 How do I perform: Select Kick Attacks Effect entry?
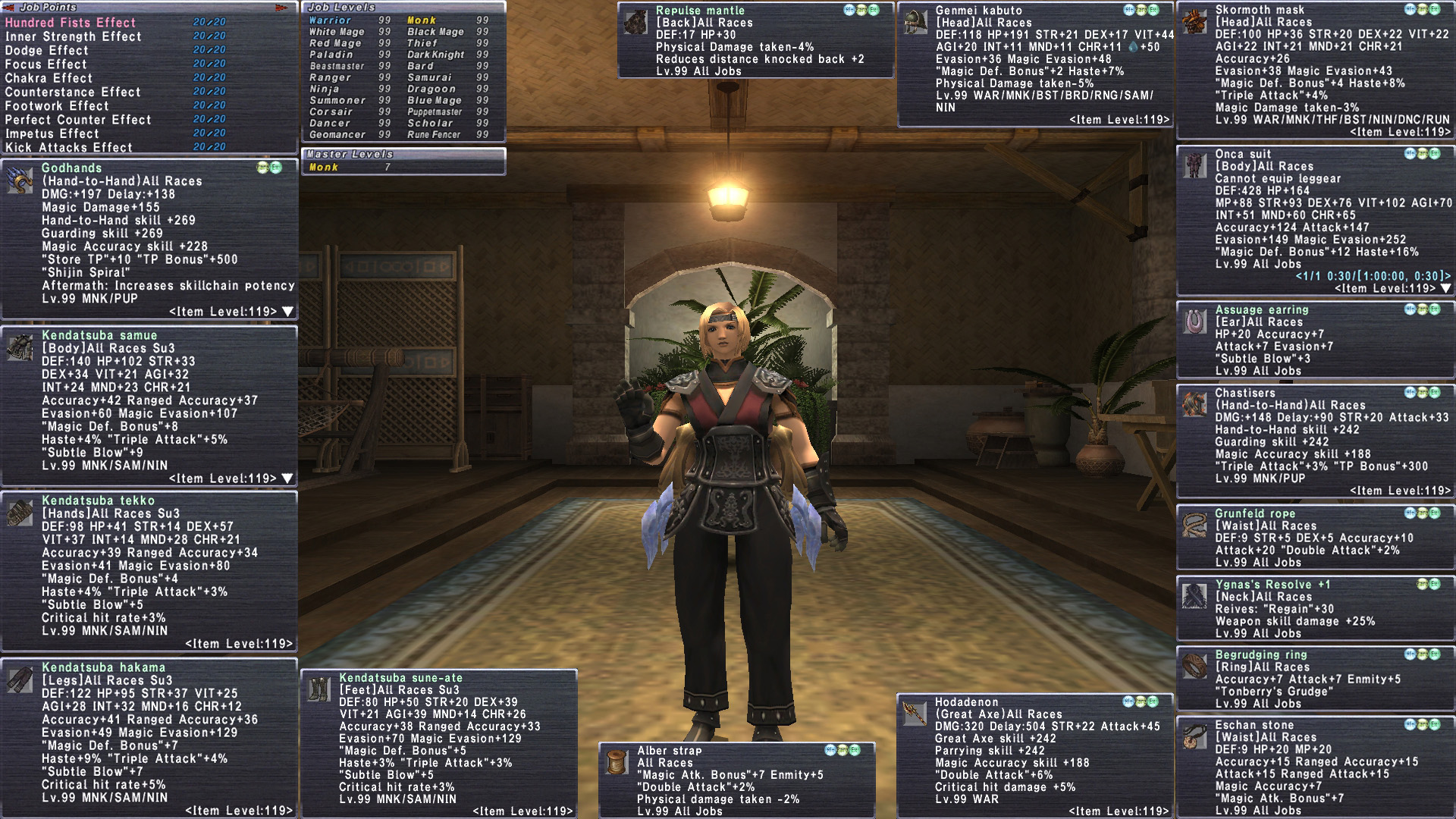(69, 147)
